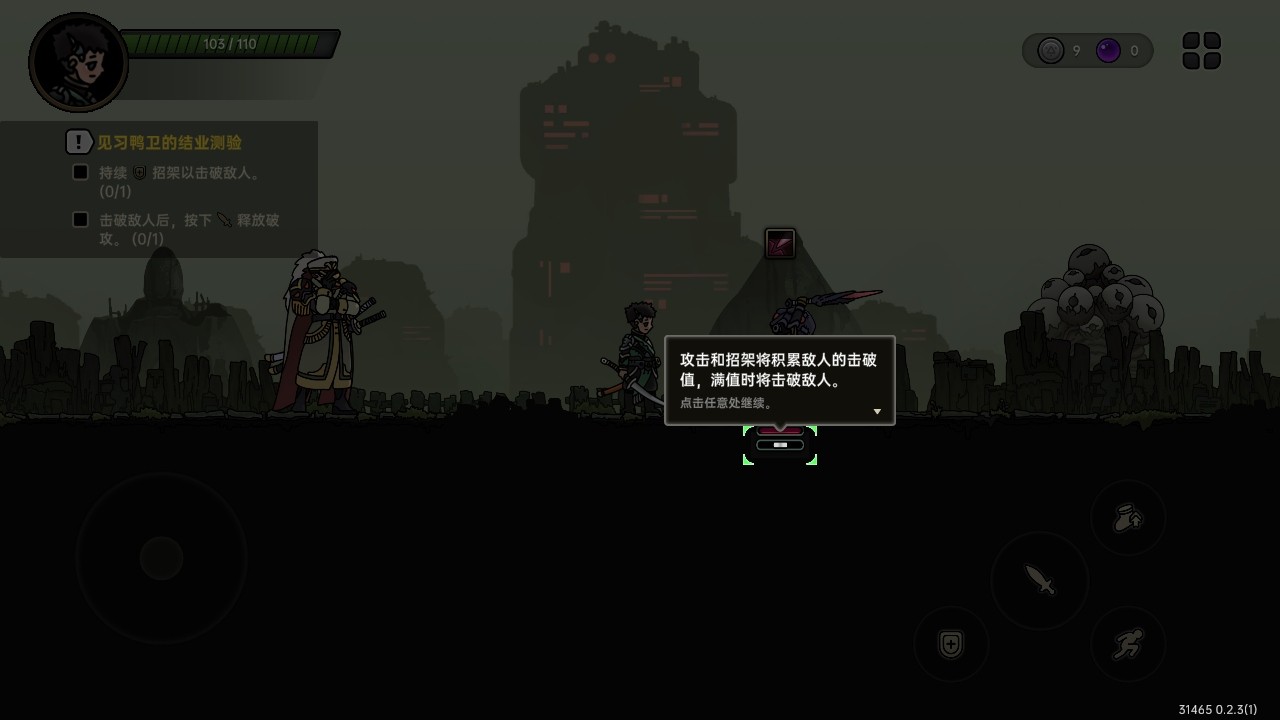Tap the purple orb currency icon

click(1108, 51)
